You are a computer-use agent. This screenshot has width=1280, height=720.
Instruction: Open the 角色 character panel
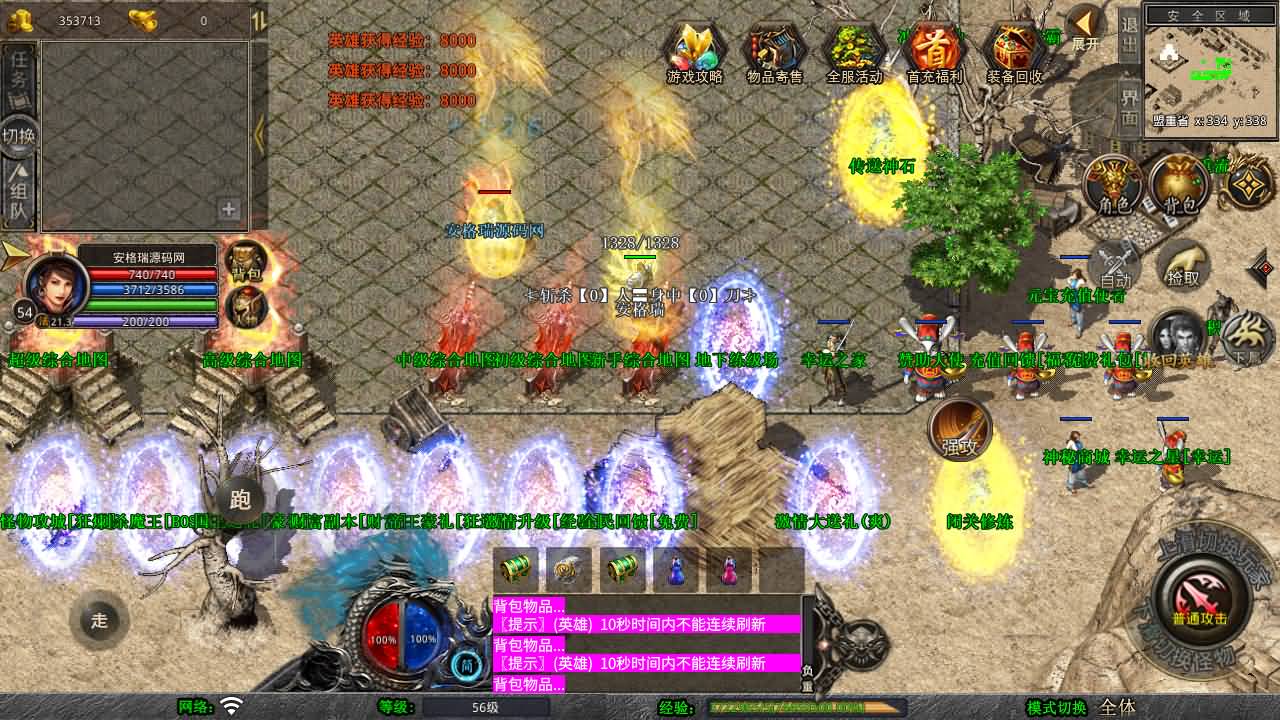tap(1115, 187)
